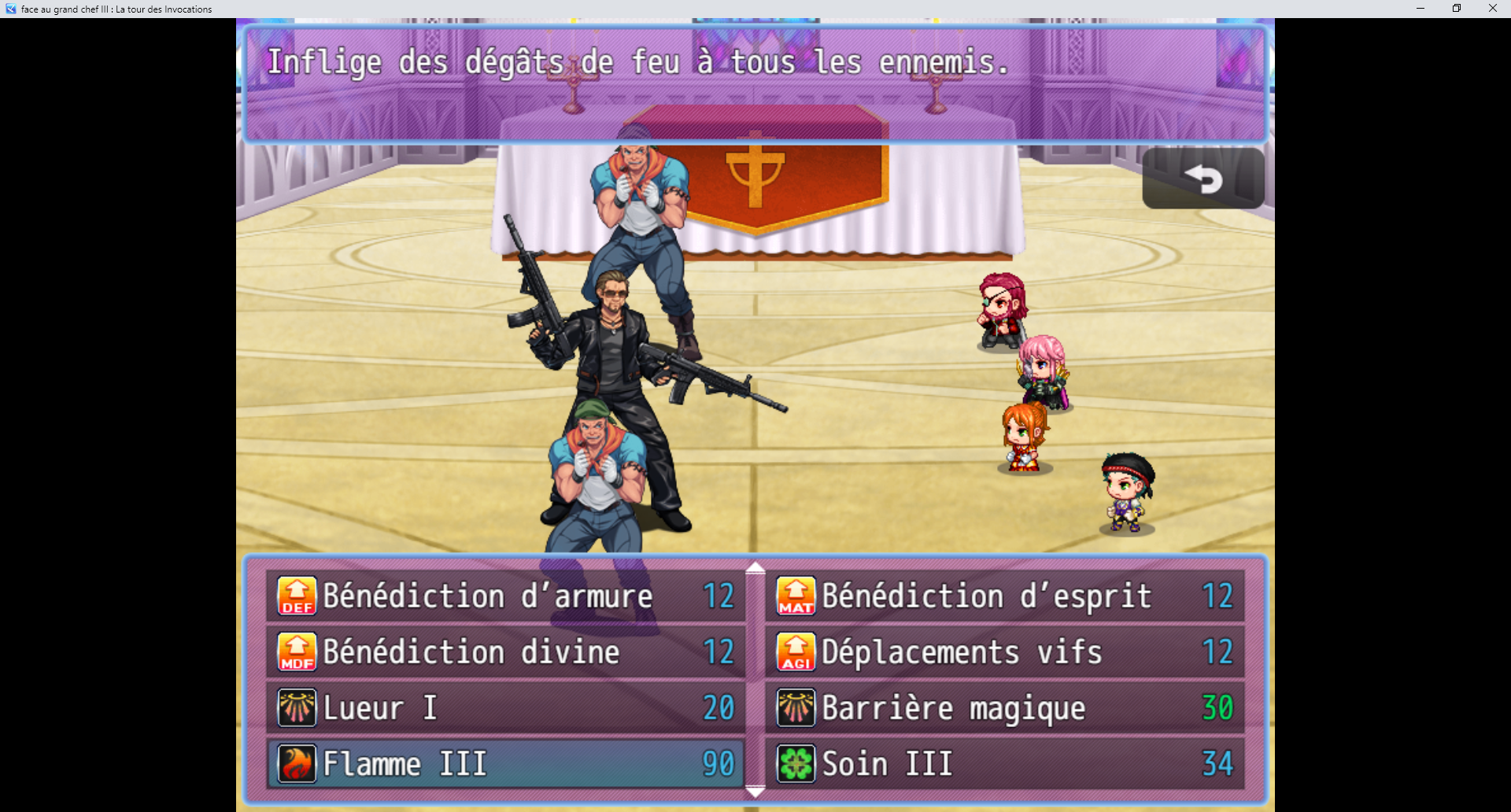Click the DEF Bénédiction d'armure icon

296,596
